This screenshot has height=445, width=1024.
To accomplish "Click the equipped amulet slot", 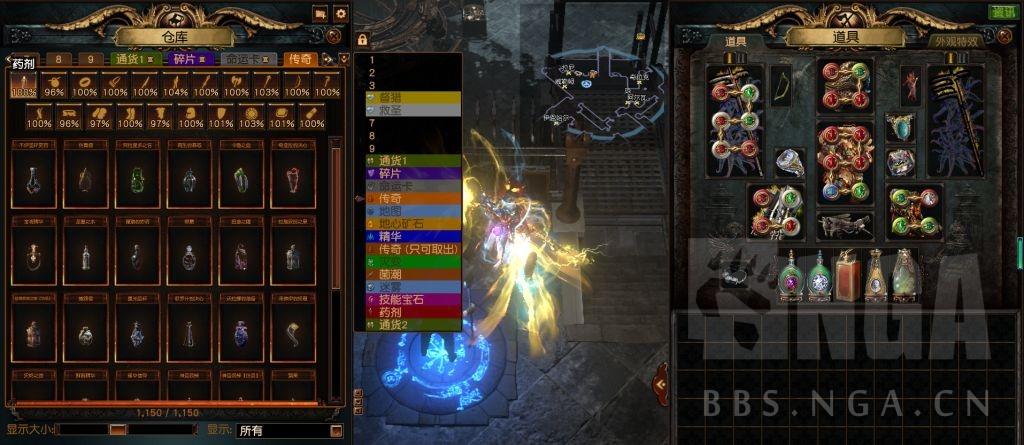I will click(899, 127).
